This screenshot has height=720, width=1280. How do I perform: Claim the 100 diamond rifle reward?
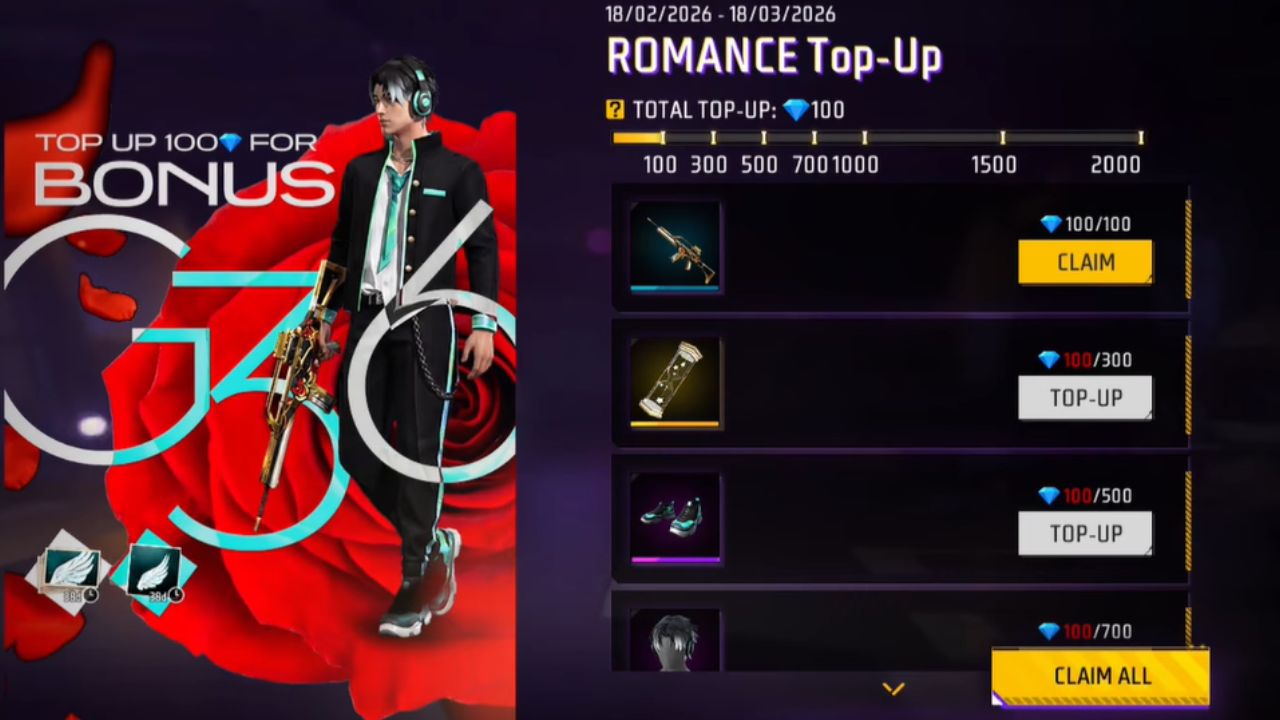click(x=1085, y=262)
